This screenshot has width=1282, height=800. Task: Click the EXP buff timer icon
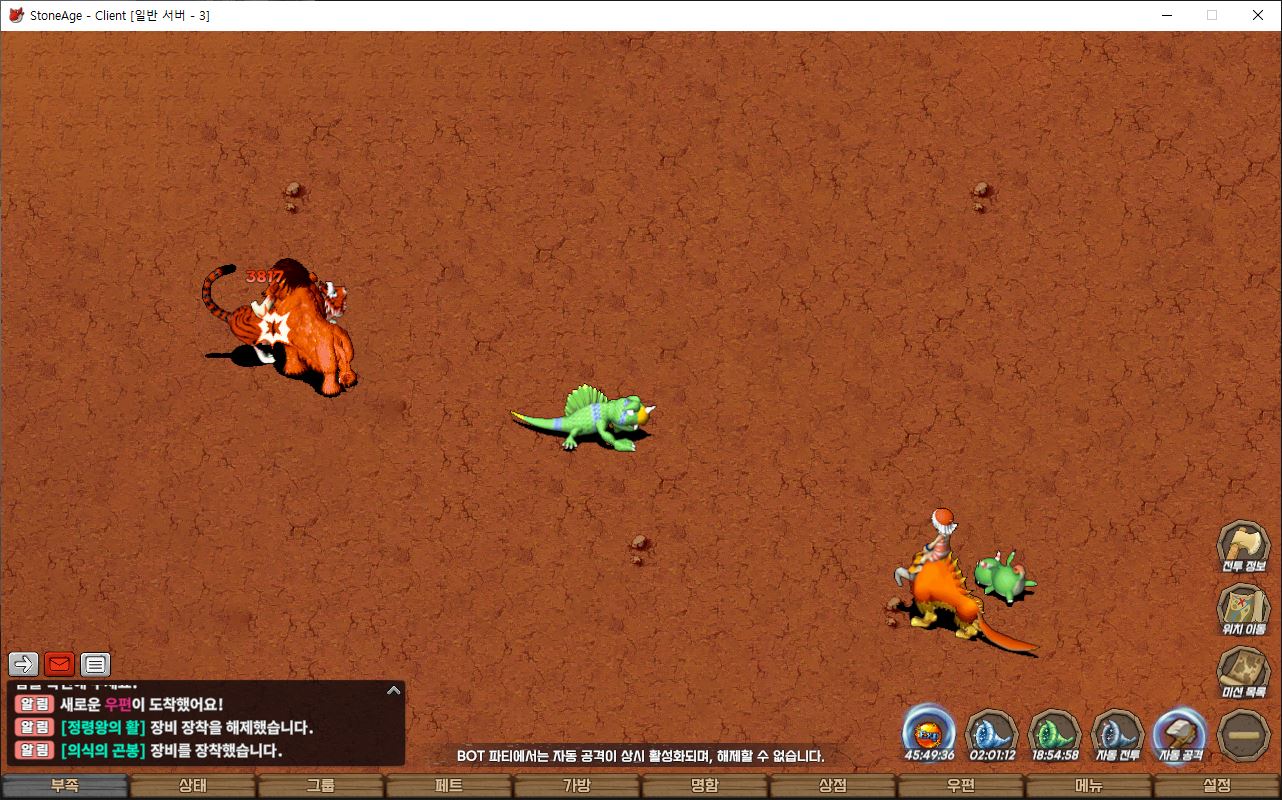[x=929, y=734]
